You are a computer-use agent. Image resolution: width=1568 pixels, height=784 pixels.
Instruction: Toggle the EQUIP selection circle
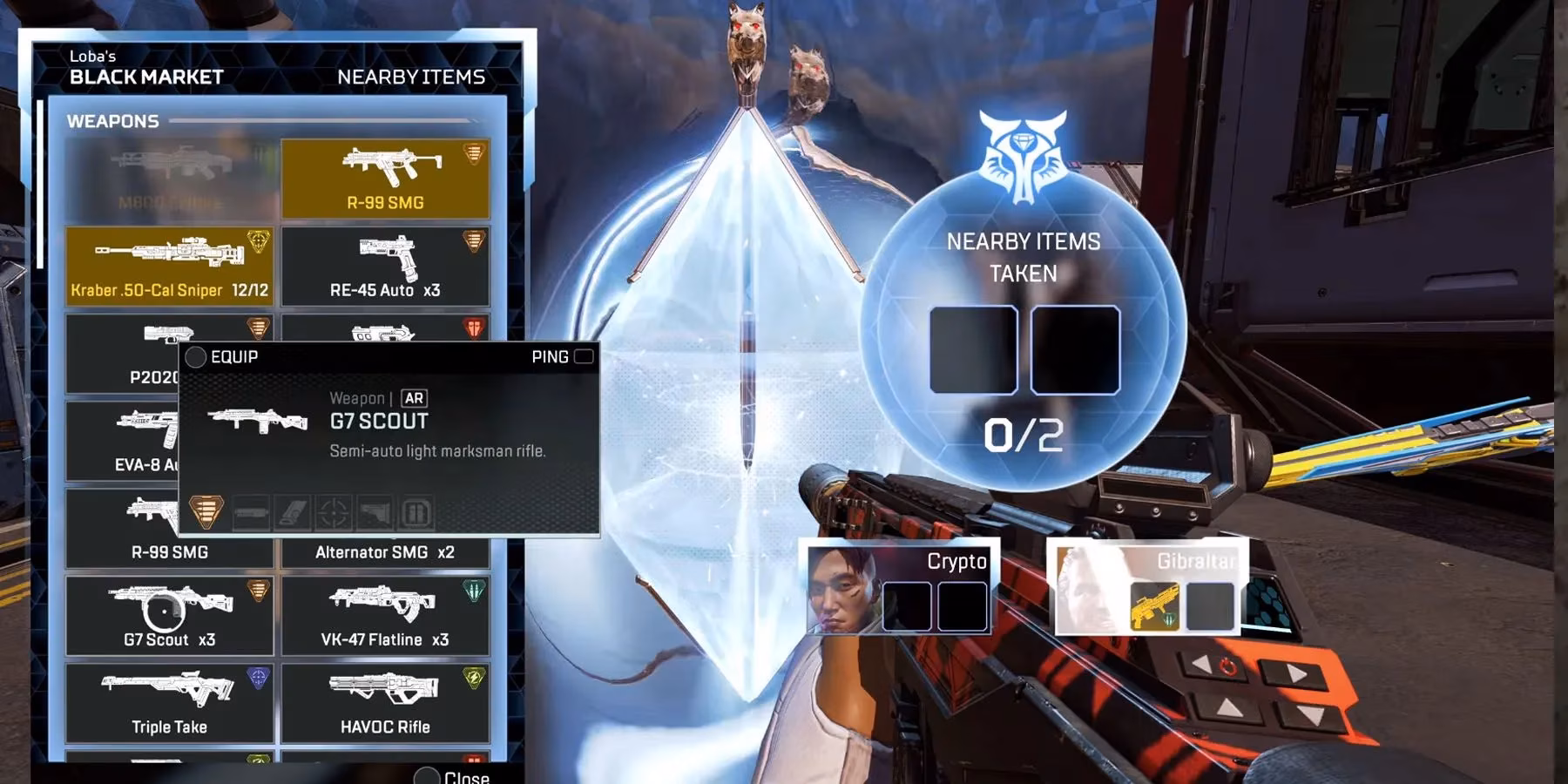pos(197,356)
